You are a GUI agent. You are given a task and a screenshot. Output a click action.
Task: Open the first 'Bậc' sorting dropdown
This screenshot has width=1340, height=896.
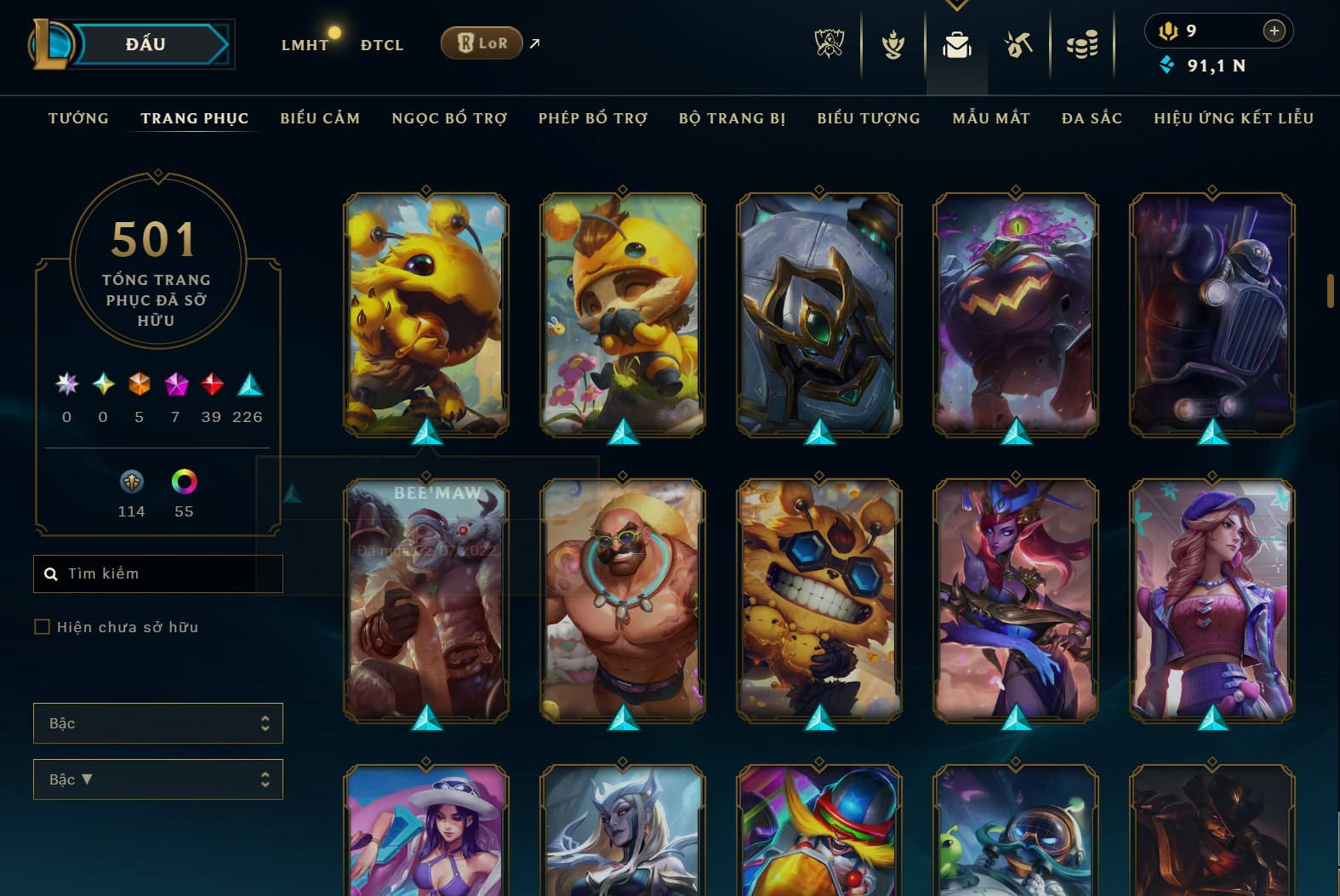[157, 722]
